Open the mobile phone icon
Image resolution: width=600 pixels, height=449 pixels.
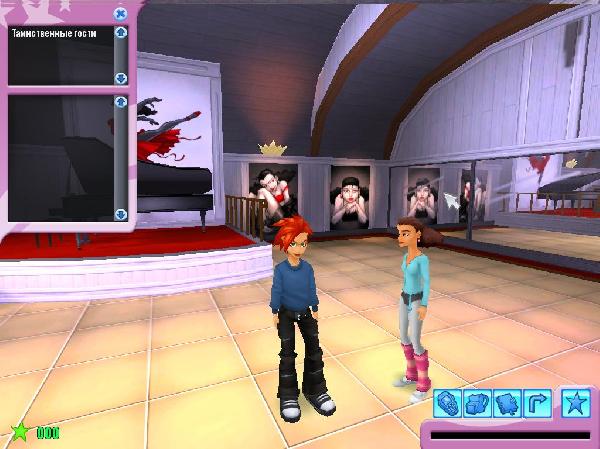(448, 403)
